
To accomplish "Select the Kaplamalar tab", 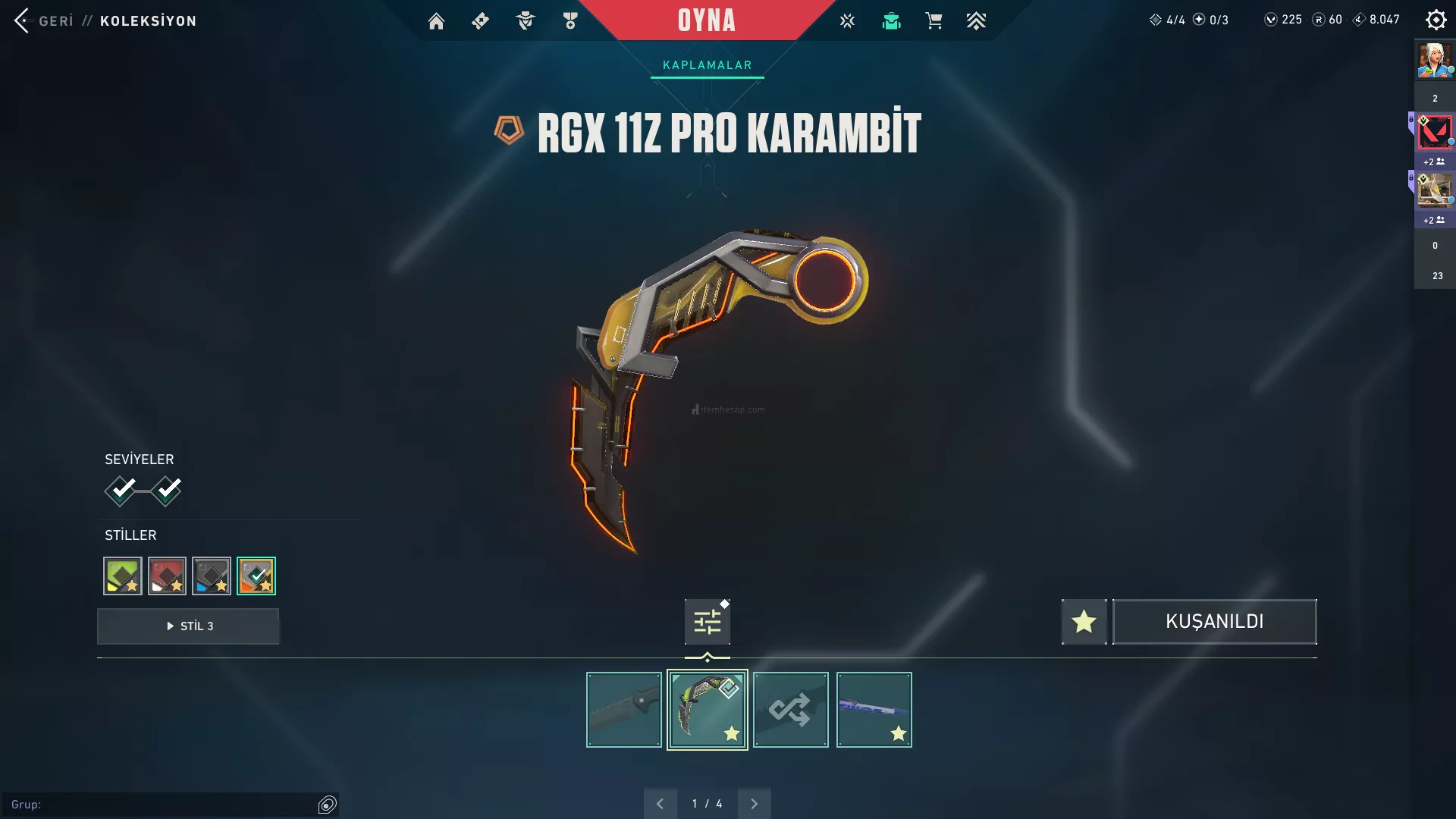I will (707, 65).
